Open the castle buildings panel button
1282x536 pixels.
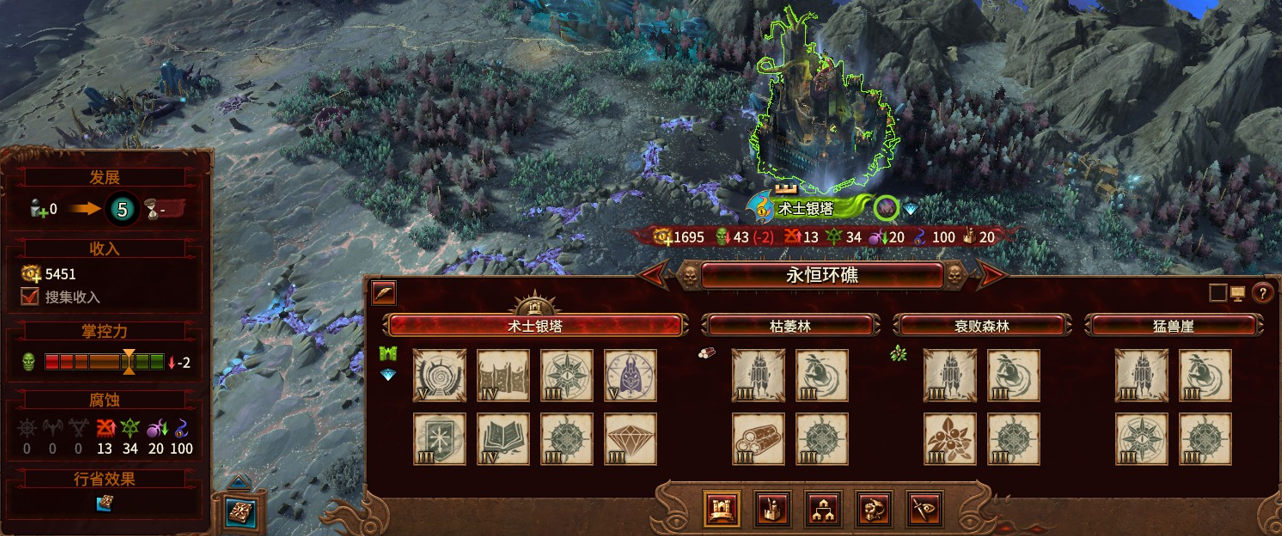[x=722, y=509]
